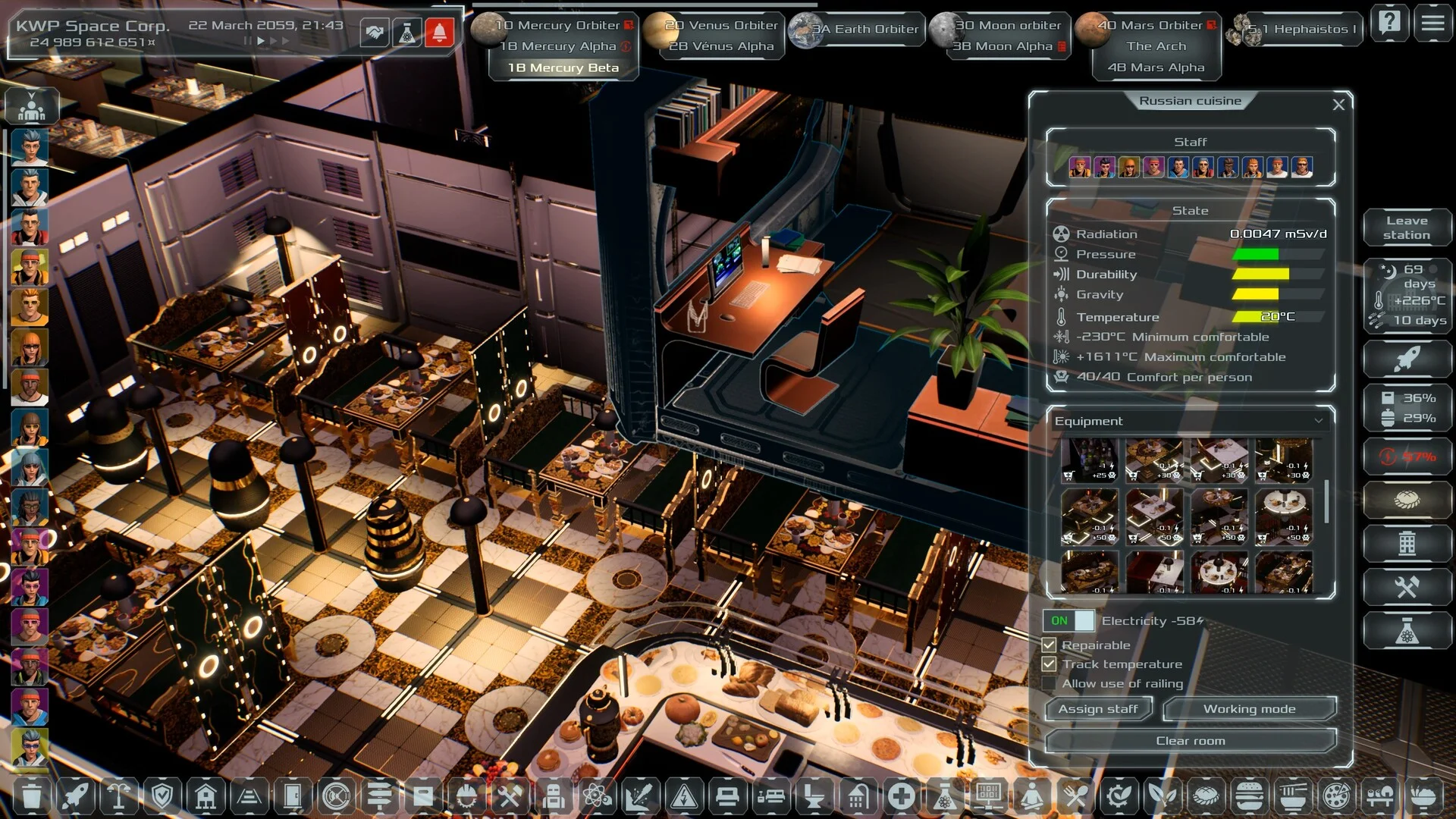The height and width of the screenshot is (819, 1456).
Task: Toggle the Track temperature checkbox
Action: click(x=1050, y=664)
